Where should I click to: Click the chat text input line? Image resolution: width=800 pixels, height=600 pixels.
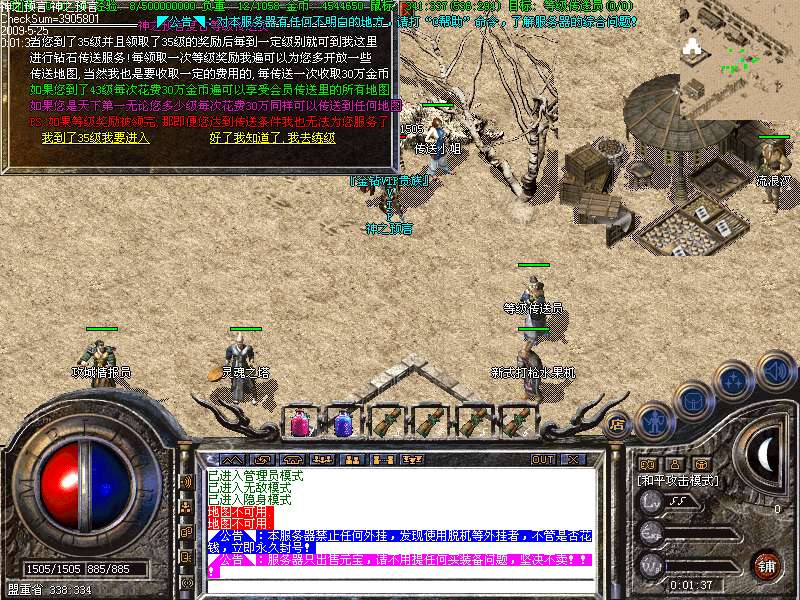pyautogui.click(x=400, y=584)
